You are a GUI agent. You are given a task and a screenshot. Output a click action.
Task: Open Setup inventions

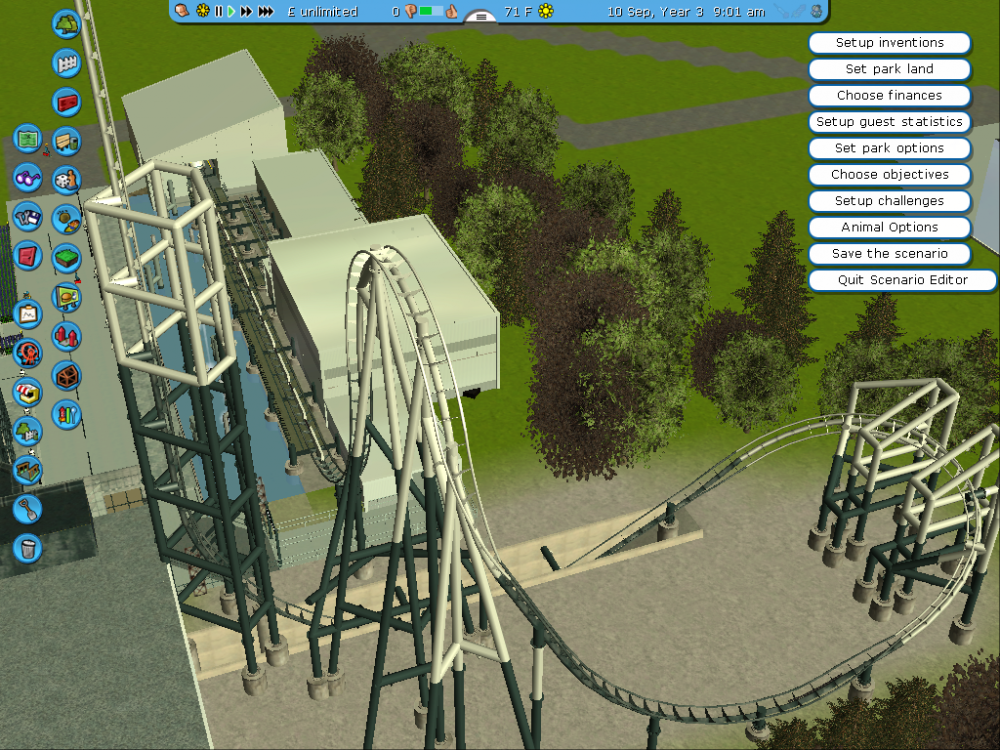pos(889,43)
